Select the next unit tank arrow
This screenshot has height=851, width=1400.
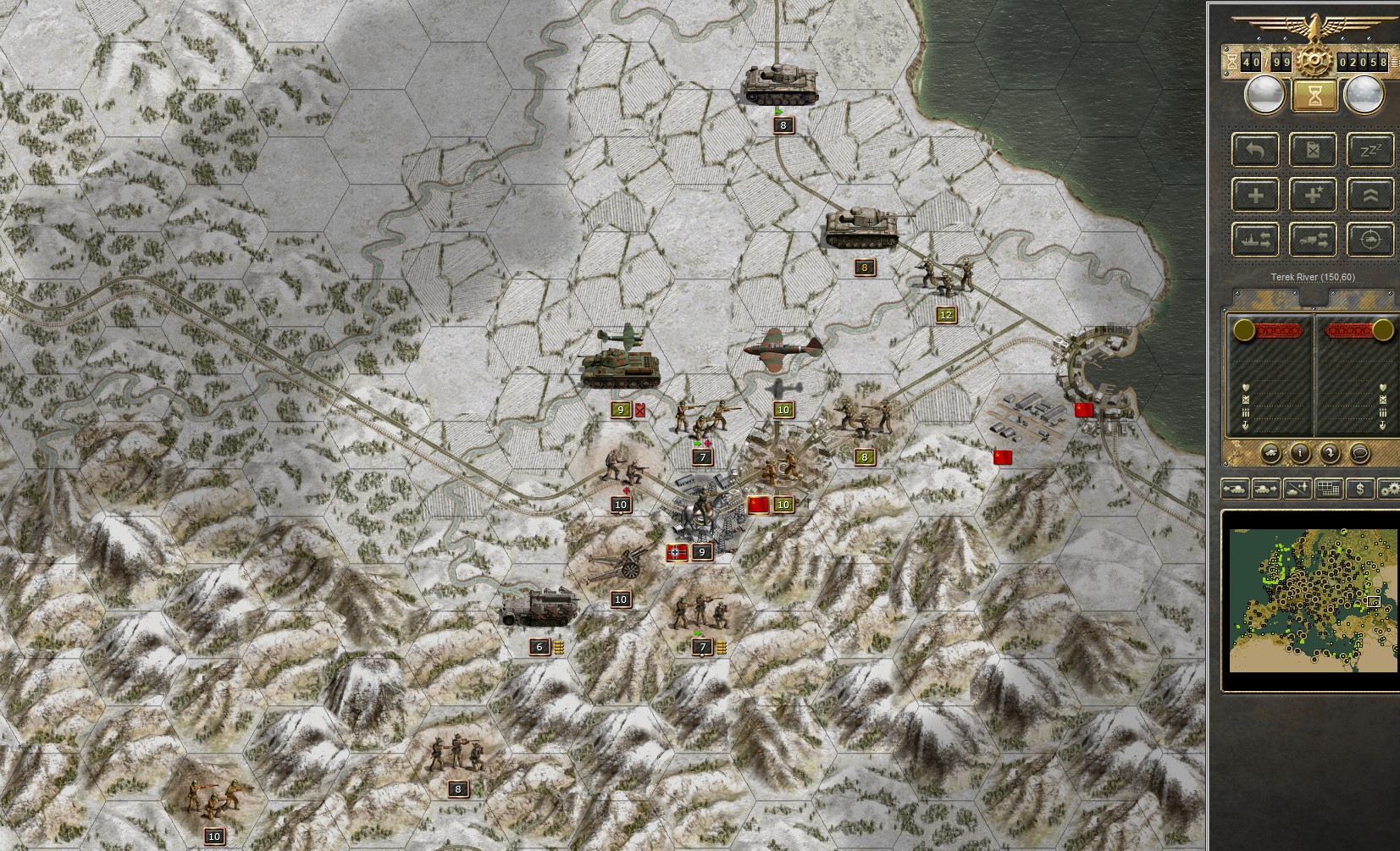click(1264, 489)
